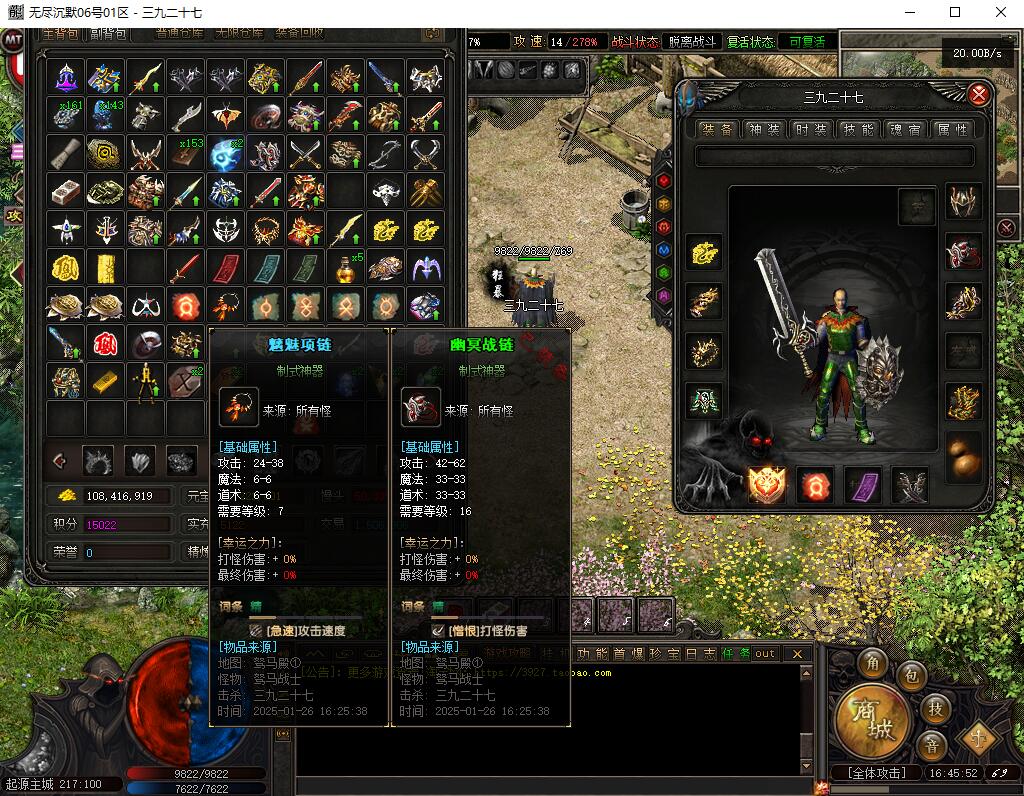Maximize the game window
This screenshot has width=1024, height=796.
pos(955,13)
